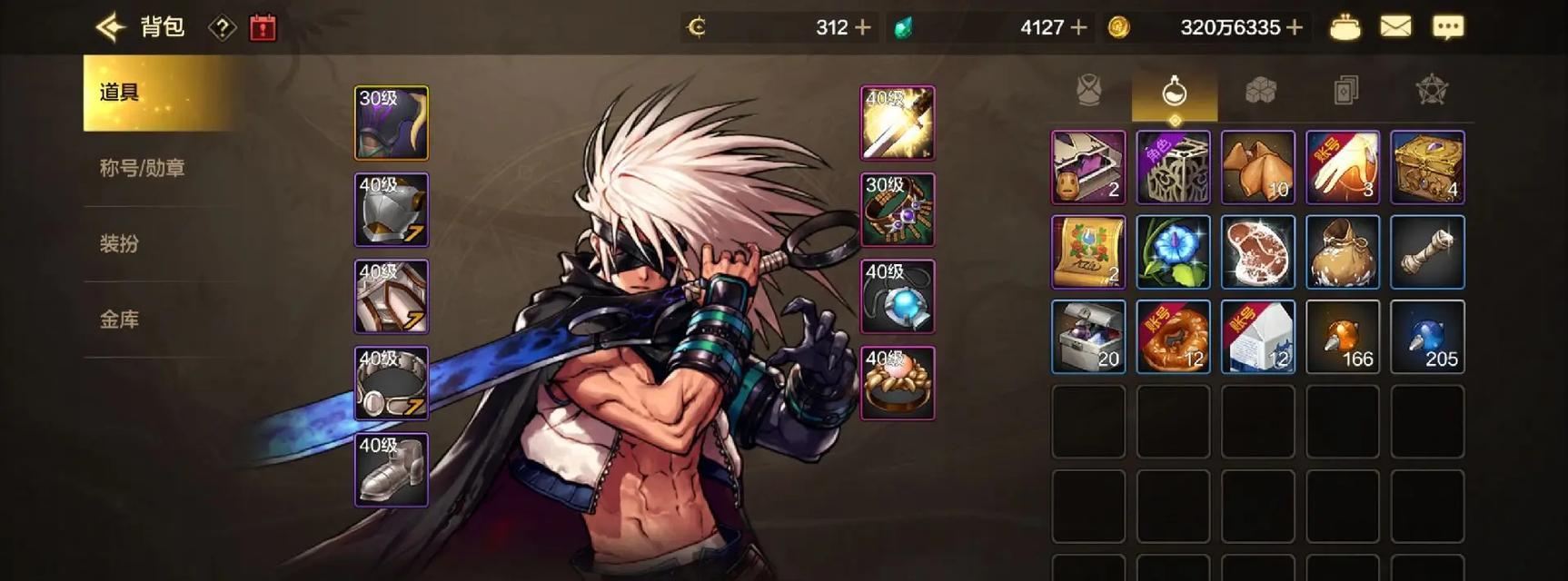This screenshot has width=1568, height=581.
Task: Select the equipped level 40 ring
Action: tap(898, 383)
